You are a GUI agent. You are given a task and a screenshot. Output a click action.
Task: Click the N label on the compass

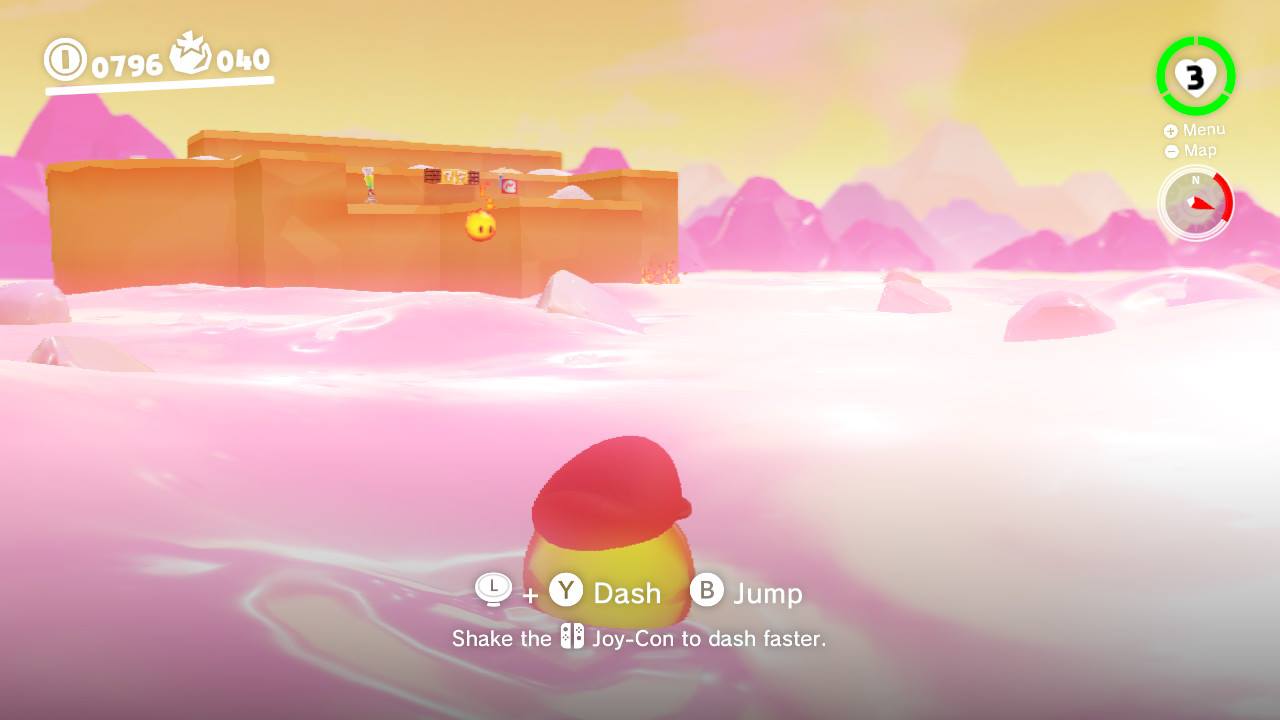(1194, 182)
